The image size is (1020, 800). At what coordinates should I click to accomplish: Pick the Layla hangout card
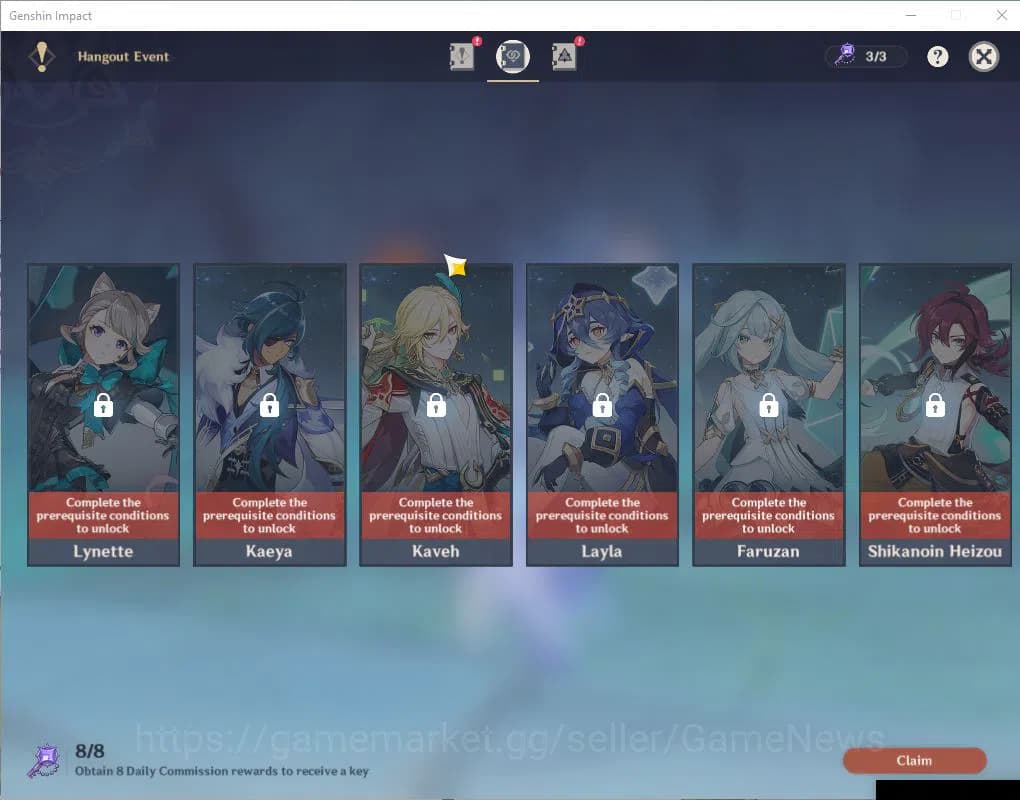point(602,414)
